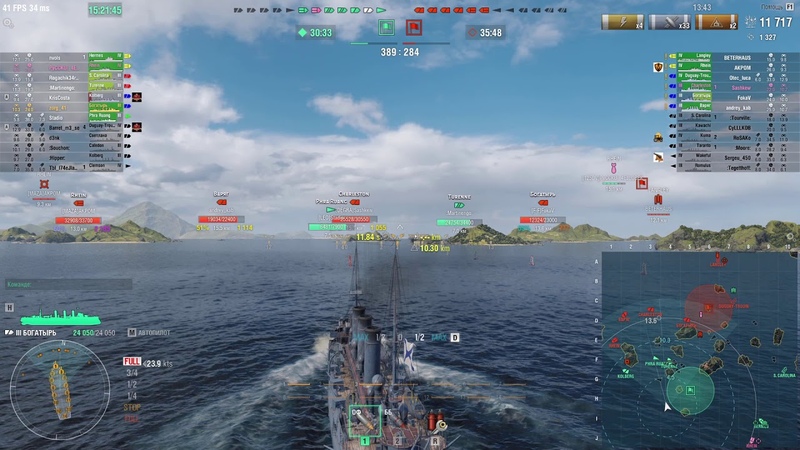Select enemy Sashkew row in team list
The height and width of the screenshot is (450, 800).
[x=735, y=87]
